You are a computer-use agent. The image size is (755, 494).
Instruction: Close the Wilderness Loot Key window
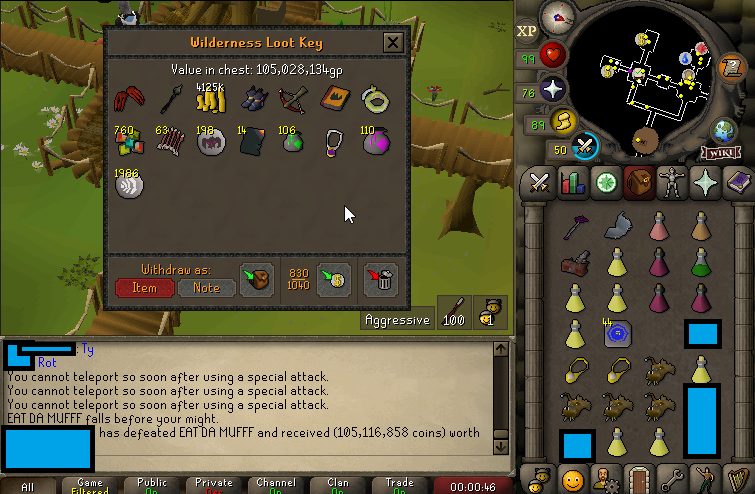(393, 43)
